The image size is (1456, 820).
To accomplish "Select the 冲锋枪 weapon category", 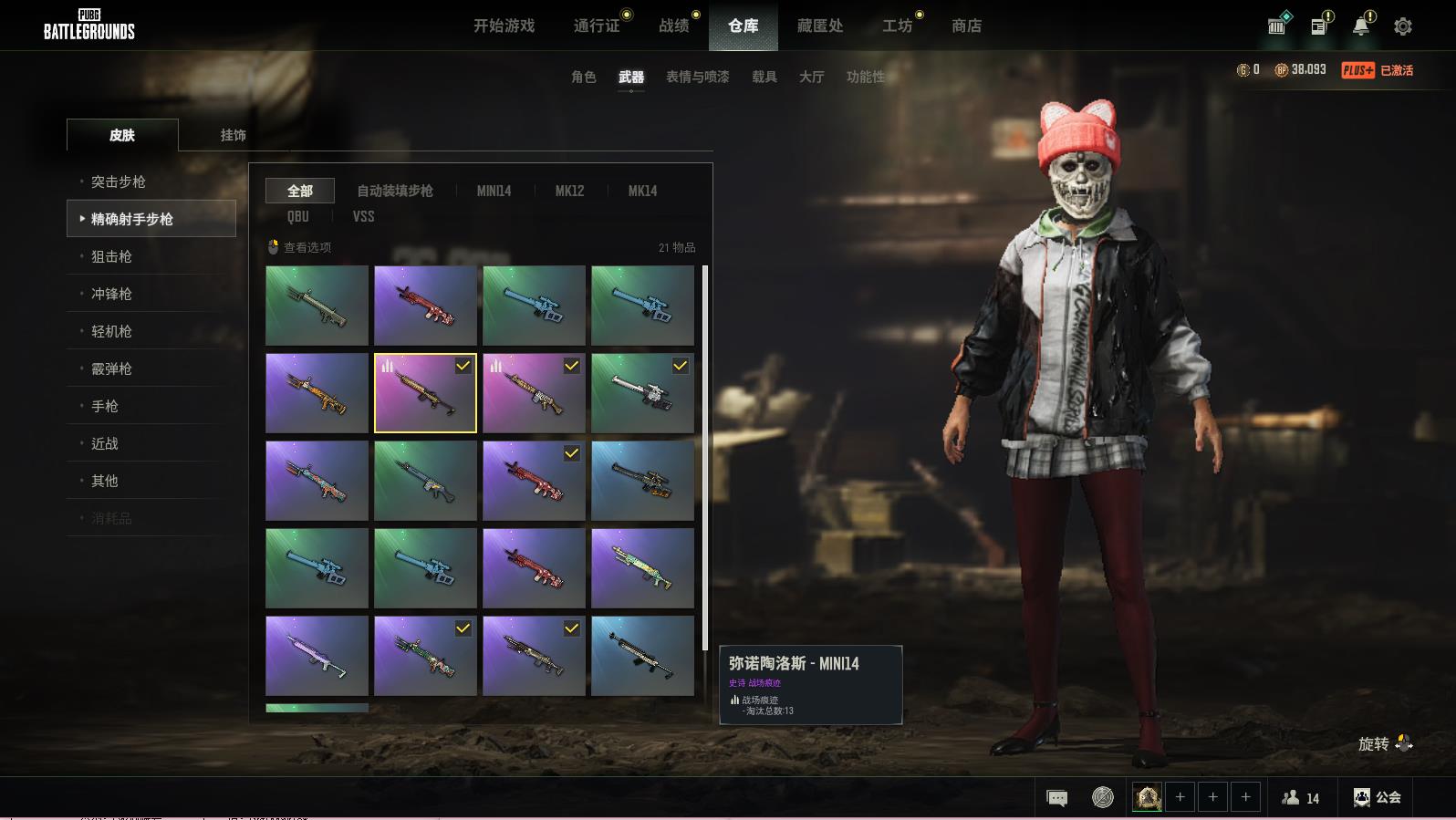I will click(111, 294).
